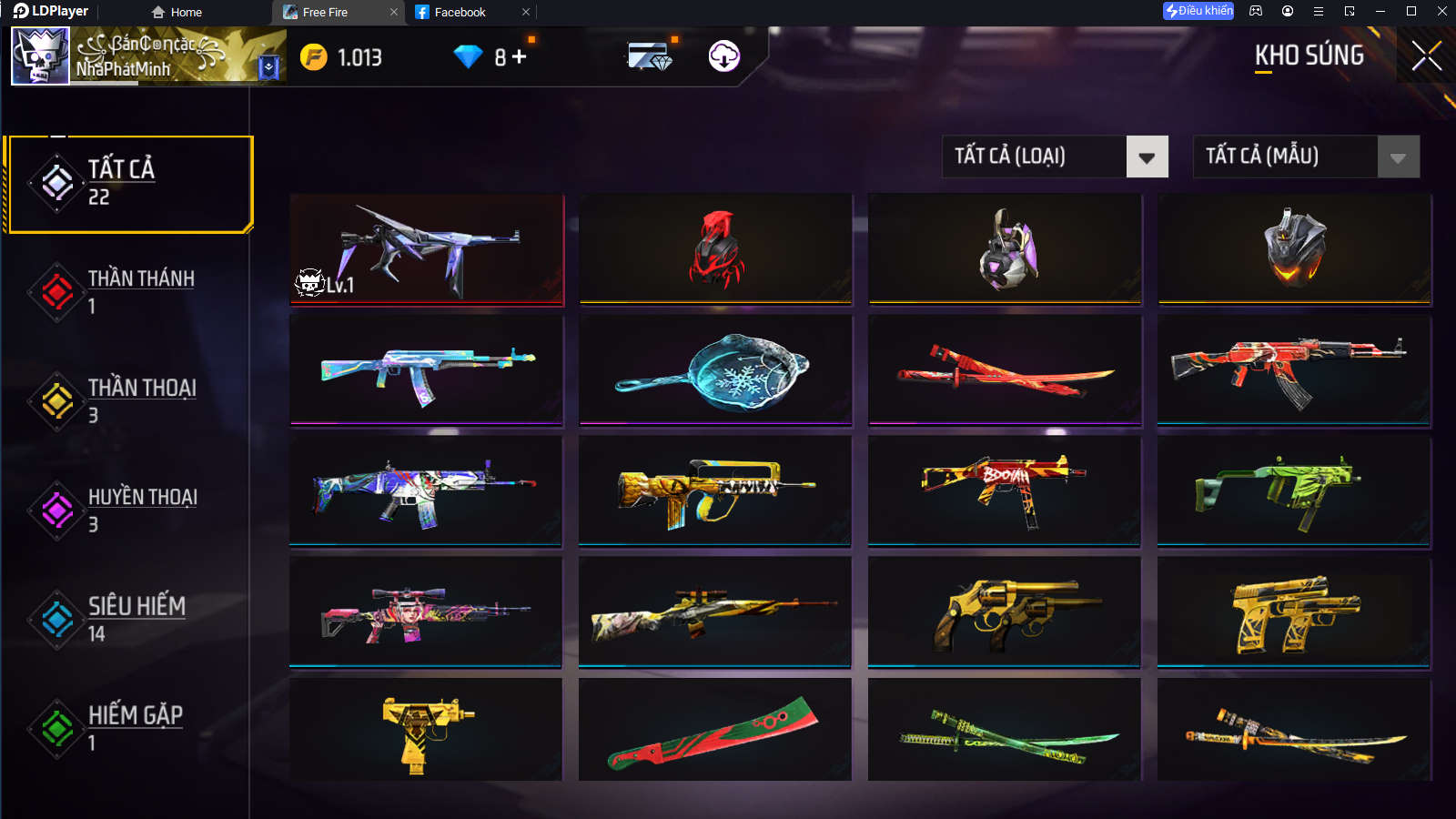Open the LDPlayer hamburger menu
This screenshot has width=1456, height=819.
(1318, 12)
